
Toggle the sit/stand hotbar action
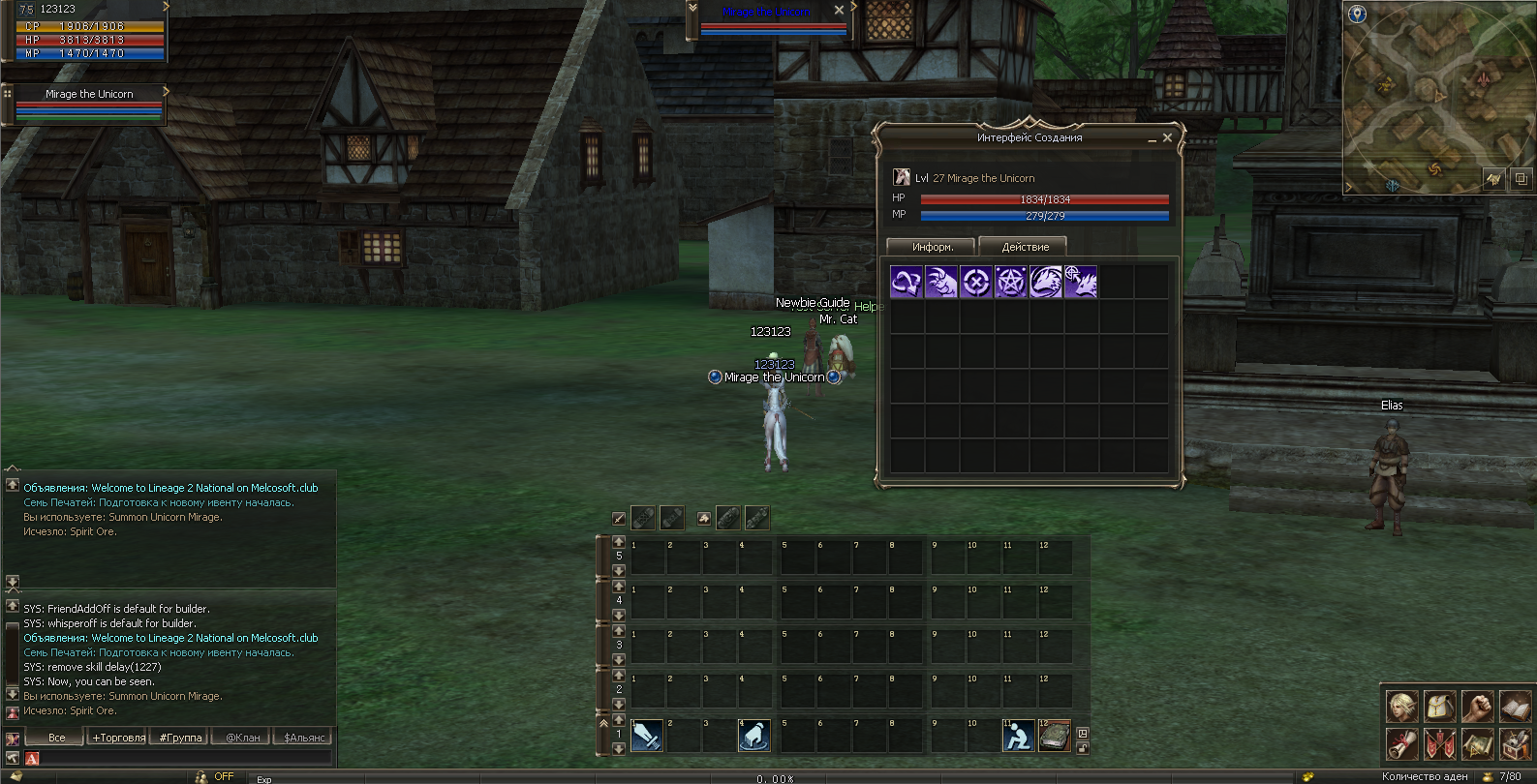1018,737
